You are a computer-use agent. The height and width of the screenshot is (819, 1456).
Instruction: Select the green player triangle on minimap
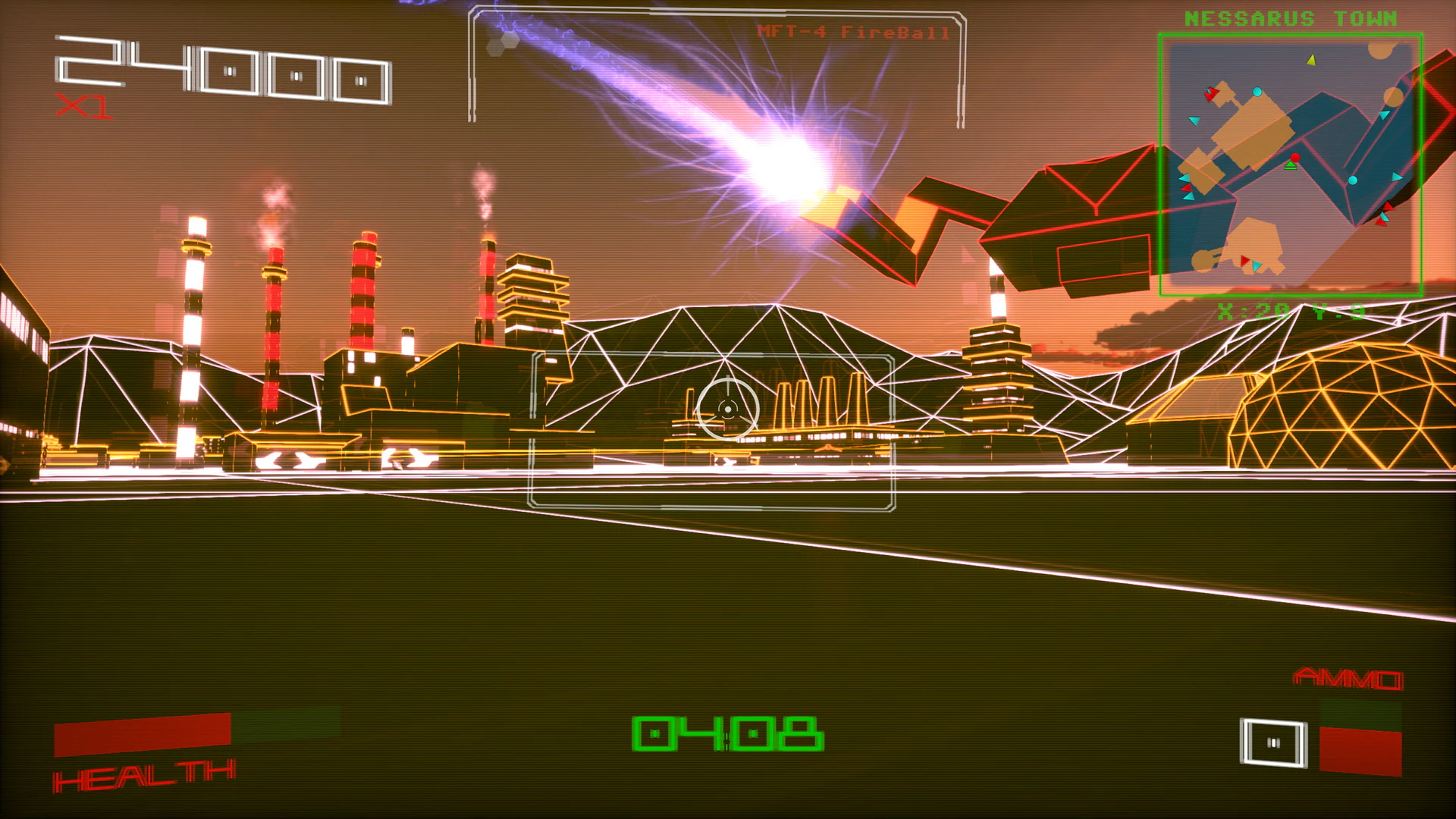tap(1291, 166)
